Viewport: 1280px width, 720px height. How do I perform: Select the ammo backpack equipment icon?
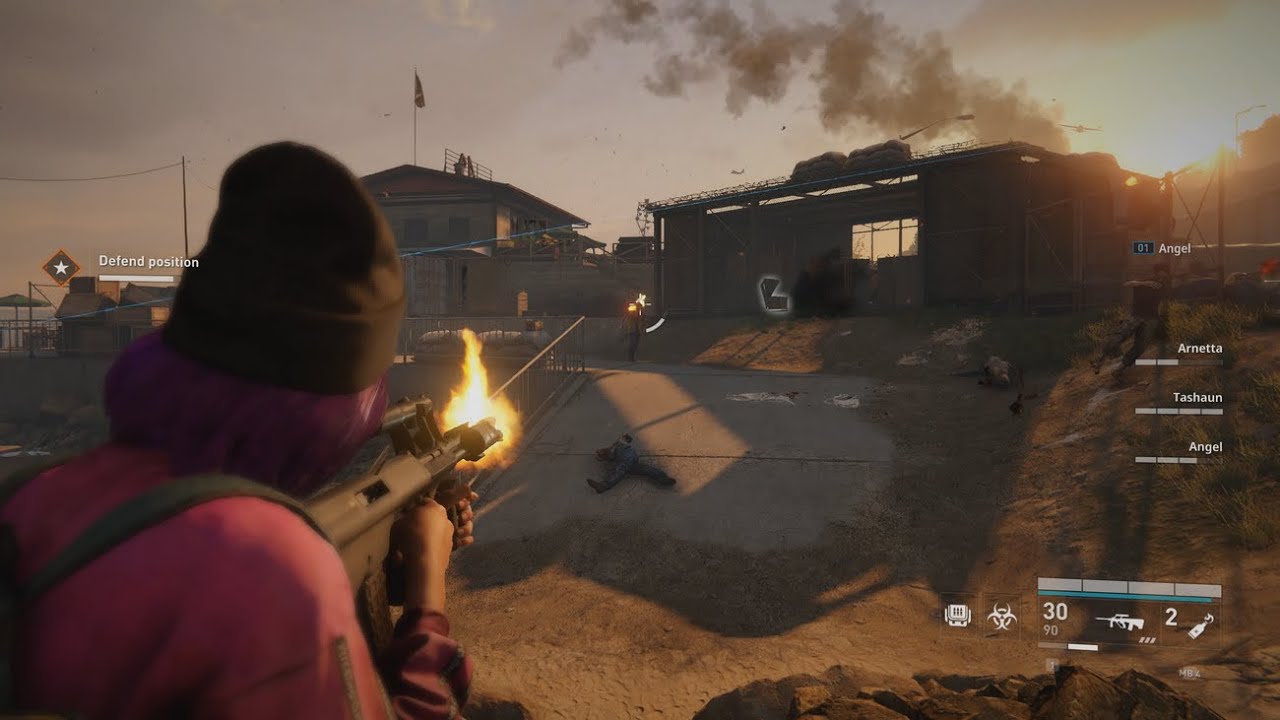(957, 615)
